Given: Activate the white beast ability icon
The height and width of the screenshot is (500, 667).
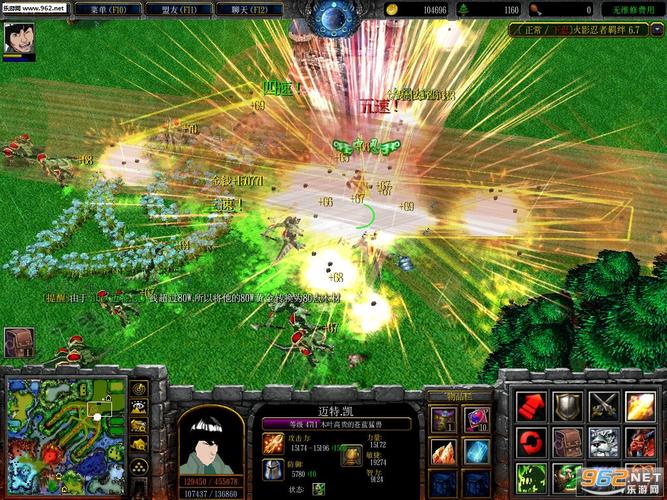Looking at the screenshot, I should click(603, 440).
